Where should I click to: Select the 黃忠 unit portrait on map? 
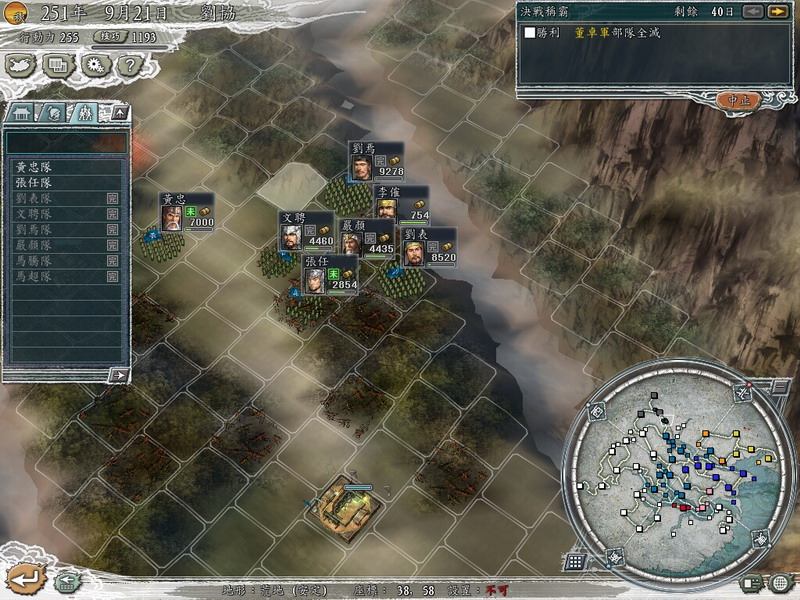click(x=173, y=217)
